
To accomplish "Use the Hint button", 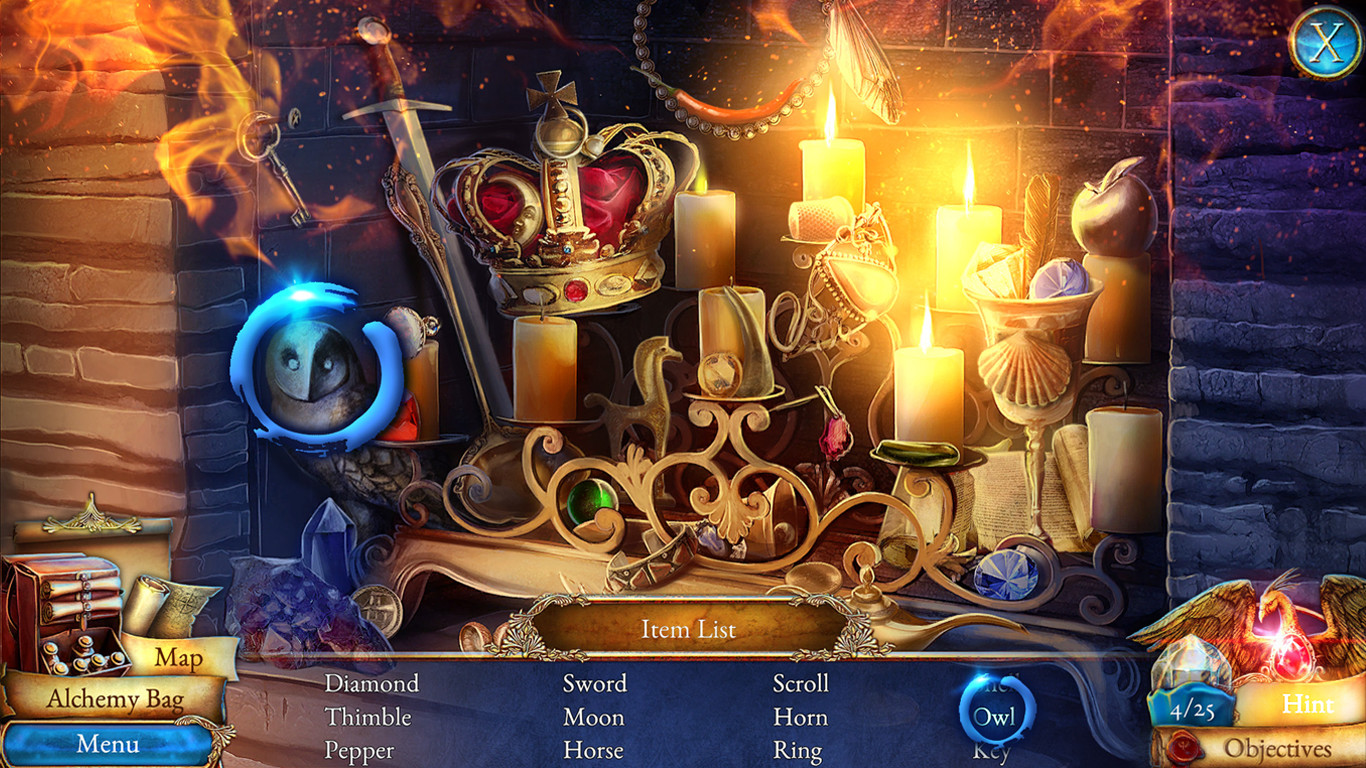I will [x=1308, y=704].
